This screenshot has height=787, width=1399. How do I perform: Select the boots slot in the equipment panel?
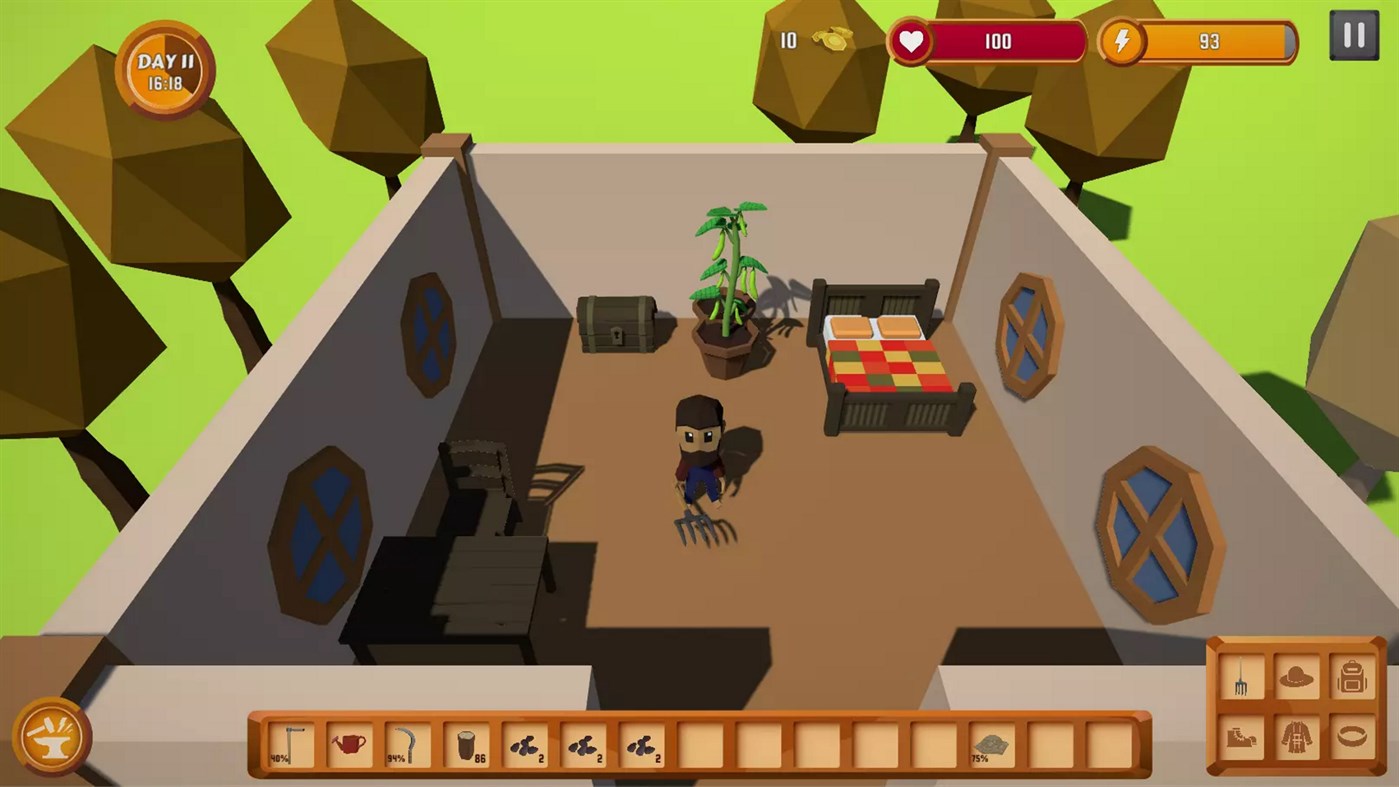1242,737
